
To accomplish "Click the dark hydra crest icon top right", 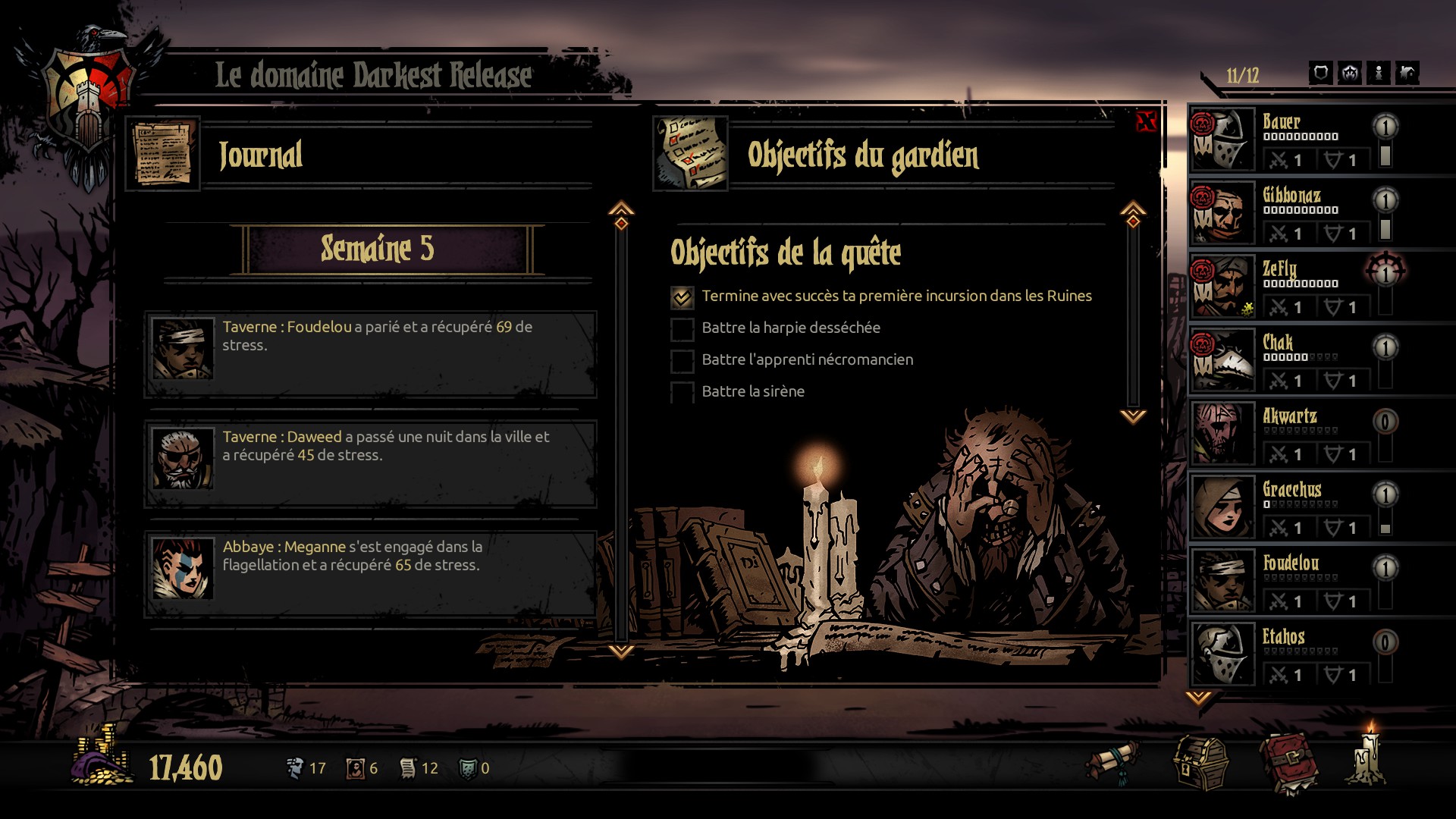I will (x=1350, y=71).
